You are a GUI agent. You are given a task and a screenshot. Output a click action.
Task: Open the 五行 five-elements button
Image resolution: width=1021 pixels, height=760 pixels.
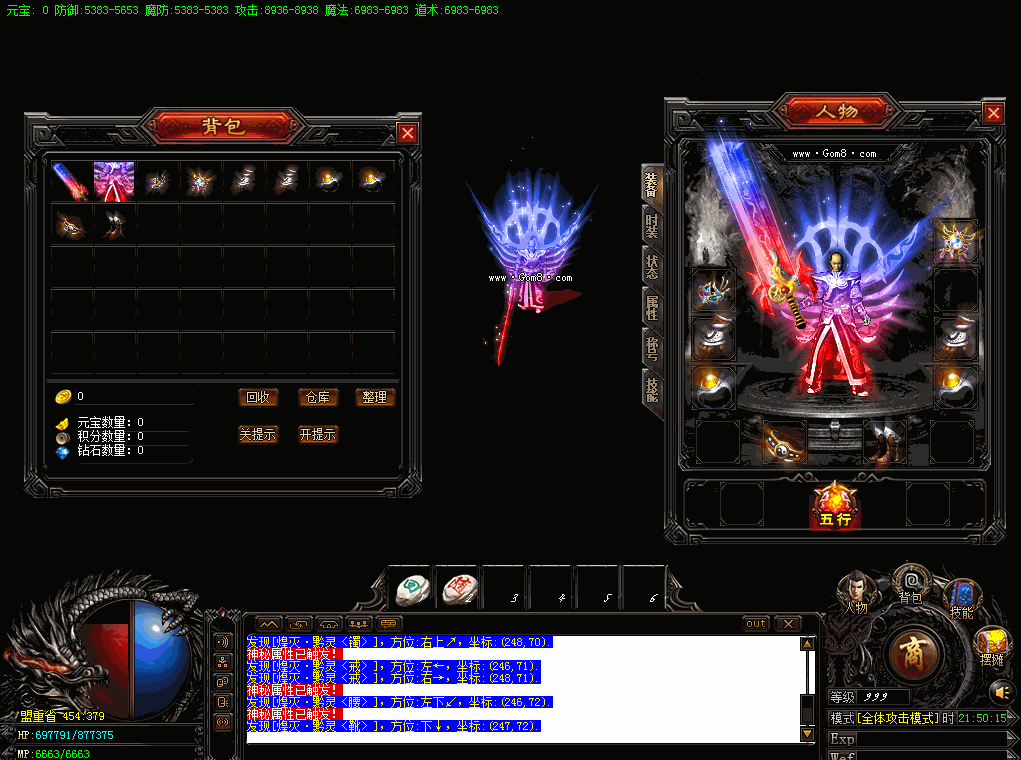coord(834,506)
